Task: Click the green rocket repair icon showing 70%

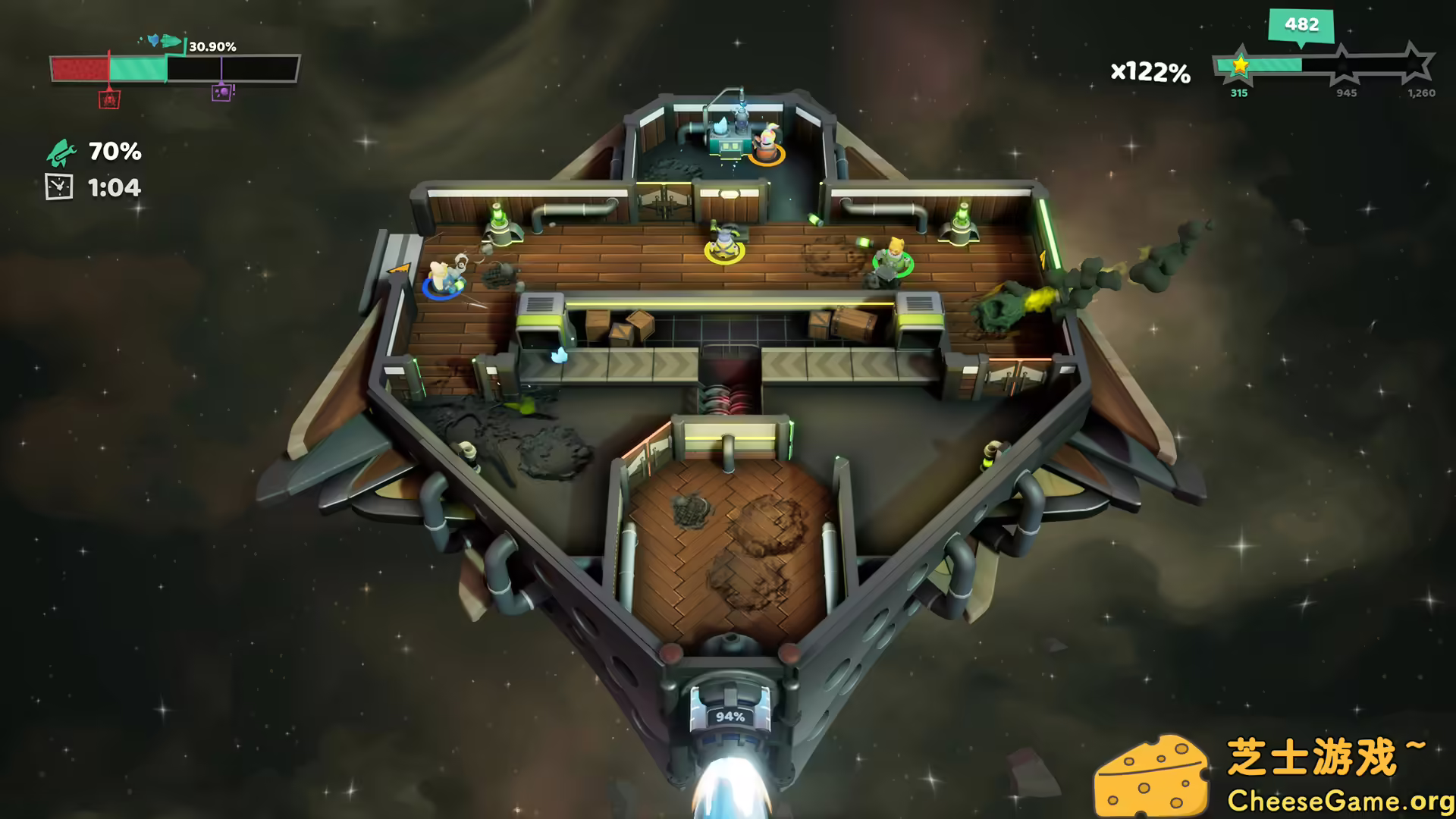Action: click(61, 154)
